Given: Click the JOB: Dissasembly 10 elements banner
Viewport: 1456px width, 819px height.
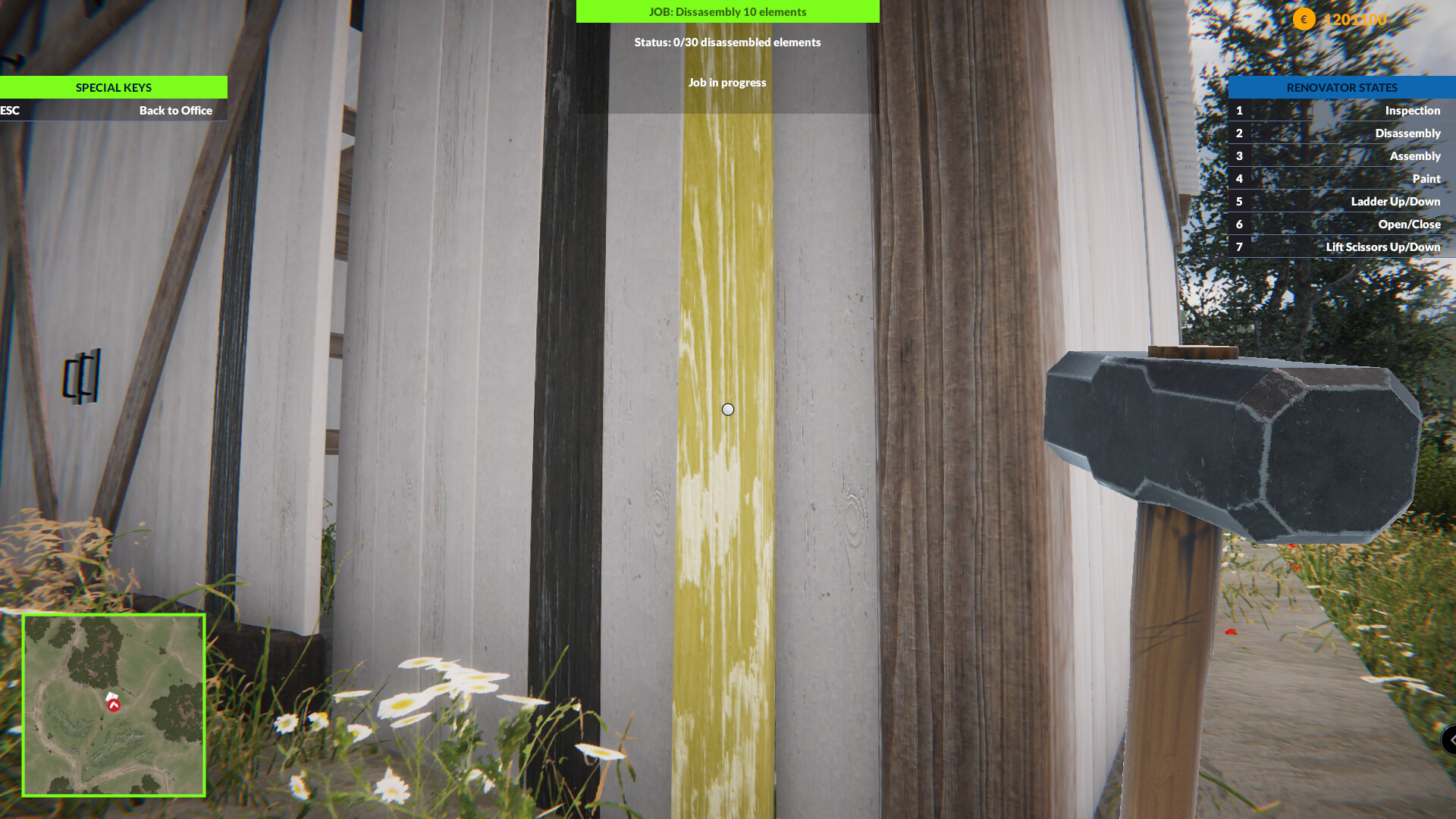Looking at the screenshot, I should [728, 11].
